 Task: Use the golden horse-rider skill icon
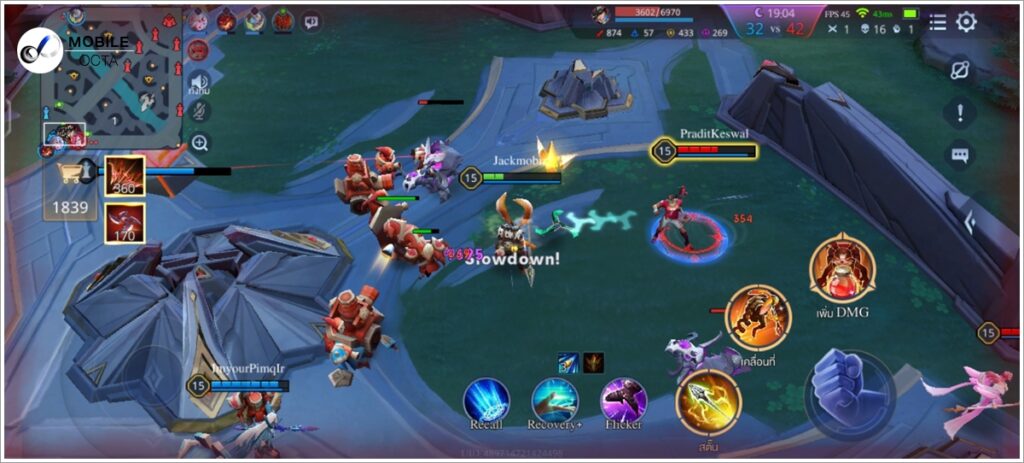(x=758, y=318)
